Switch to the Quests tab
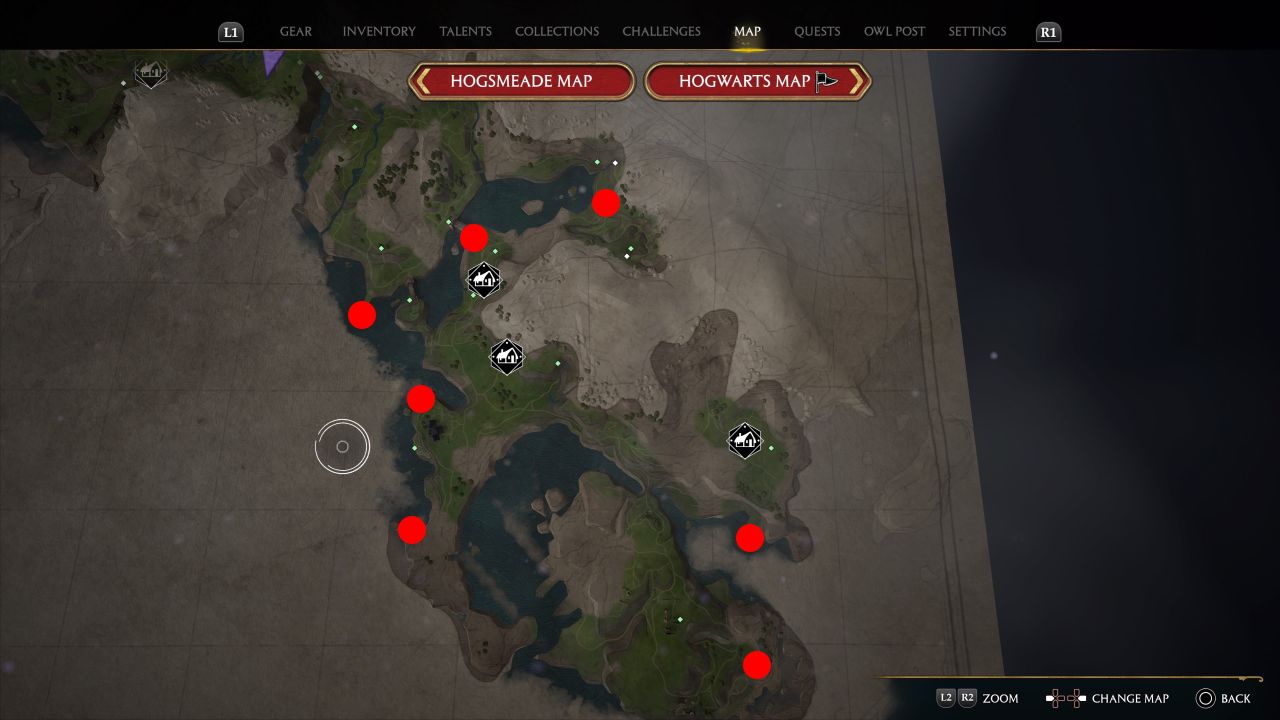 817,31
